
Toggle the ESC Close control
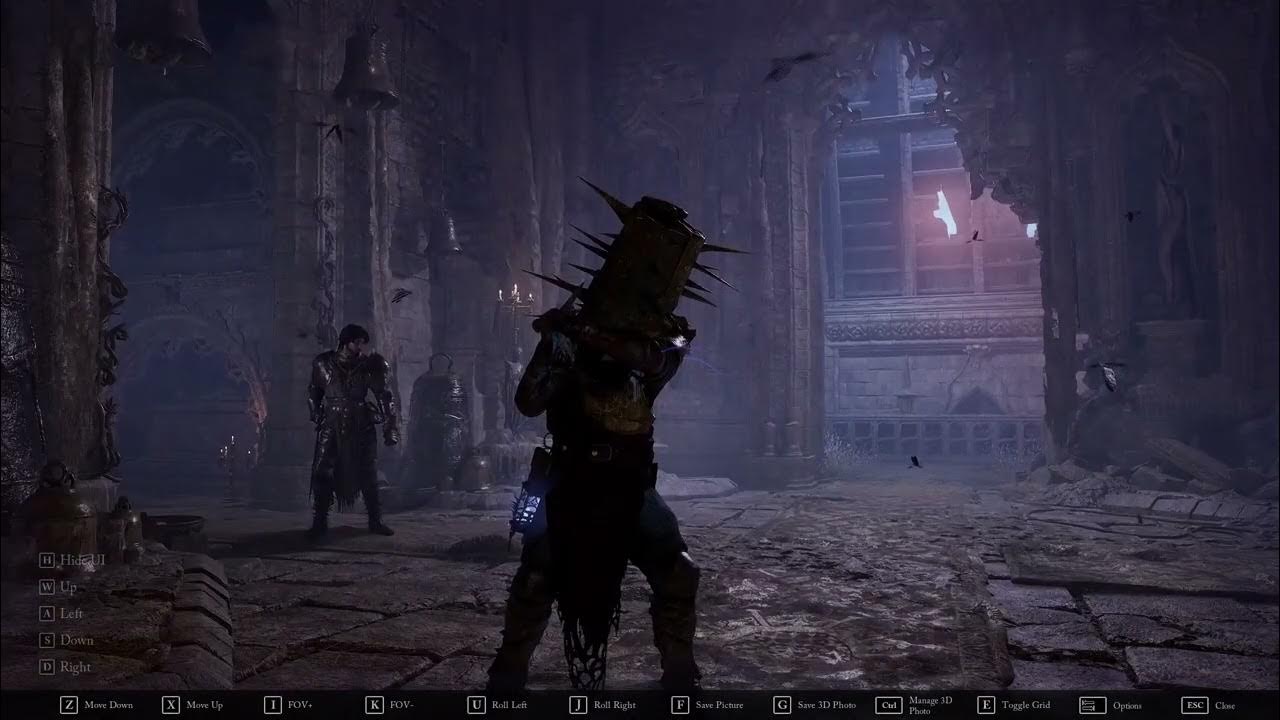coord(1194,704)
